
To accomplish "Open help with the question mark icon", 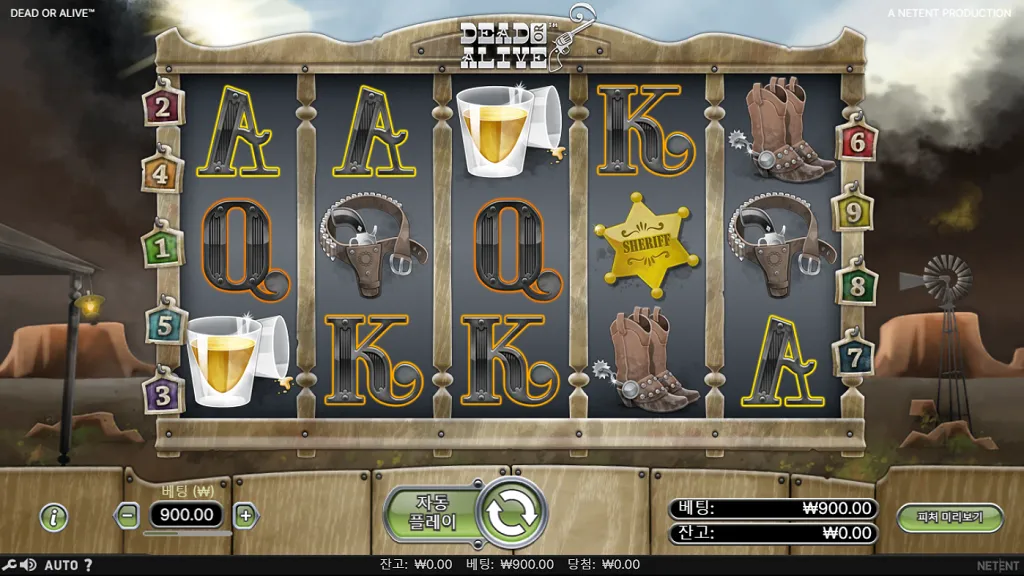I will pyautogui.click(x=88, y=566).
